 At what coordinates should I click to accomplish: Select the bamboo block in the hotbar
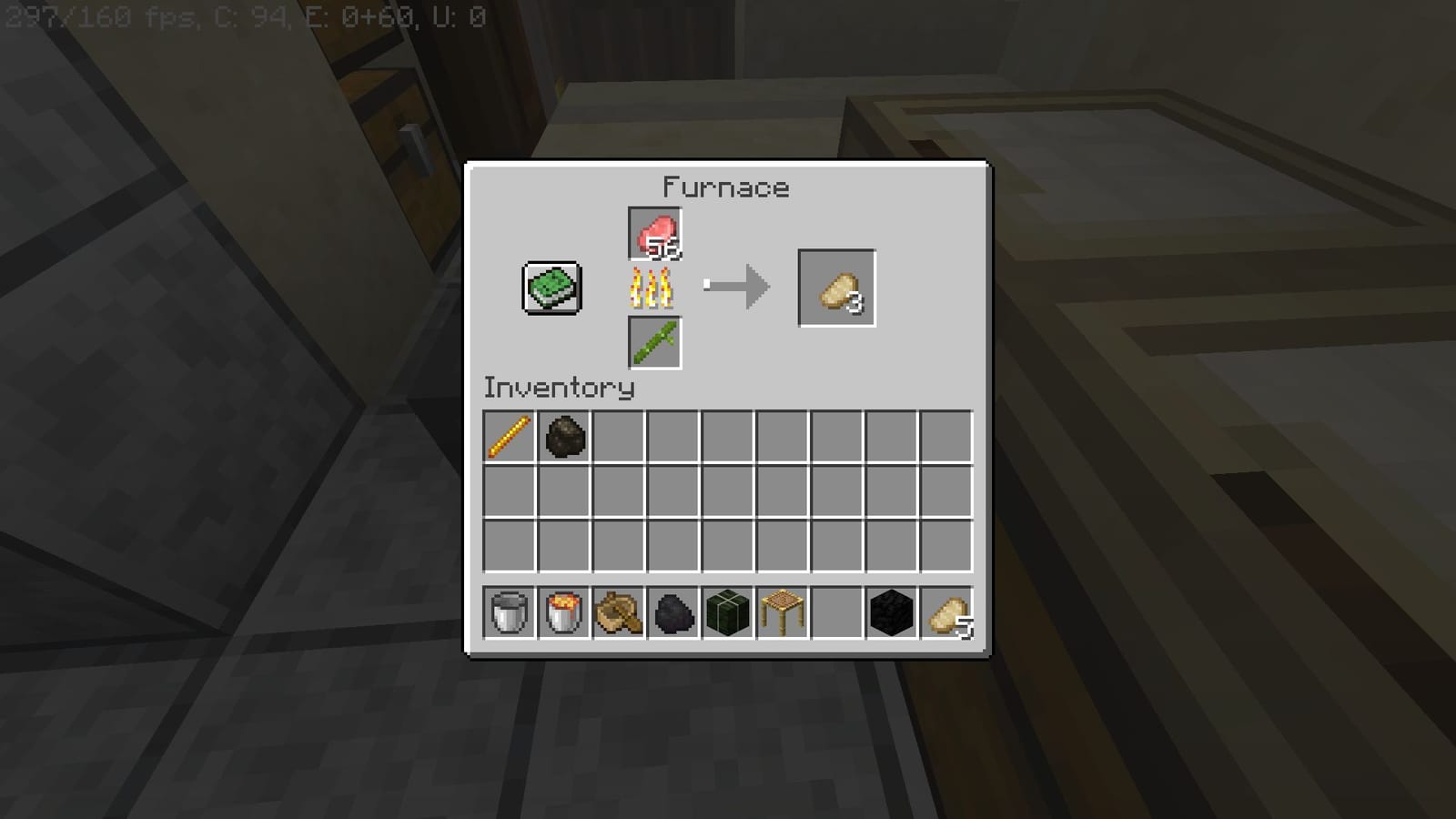coord(726,612)
